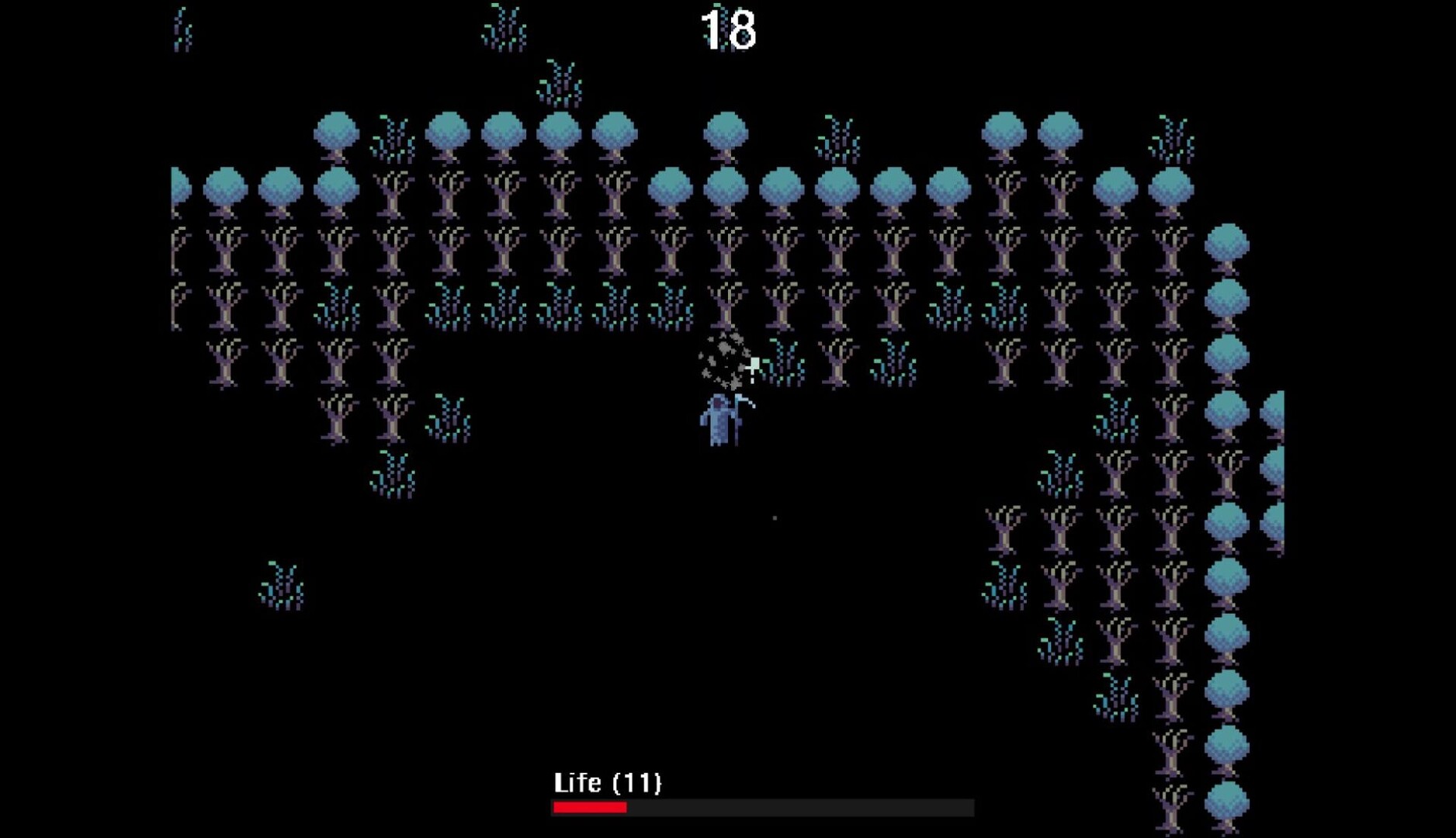The image size is (1456, 838).
Task: Select the scythe held by the player
Action: (x=736, y=419)
